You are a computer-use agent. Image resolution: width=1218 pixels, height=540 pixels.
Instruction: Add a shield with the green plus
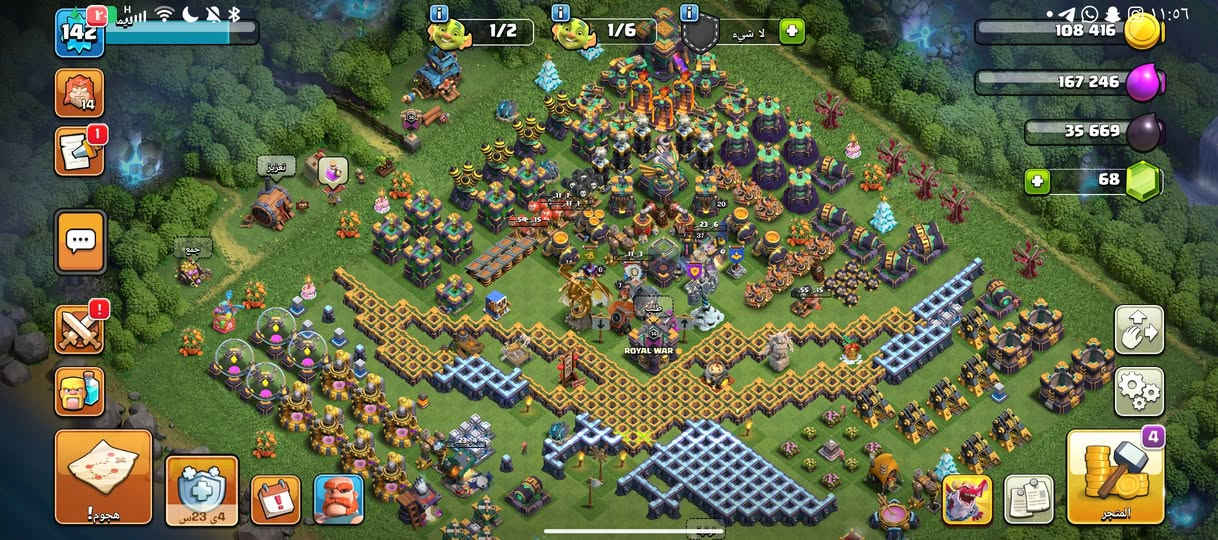[x=792, y=32]
